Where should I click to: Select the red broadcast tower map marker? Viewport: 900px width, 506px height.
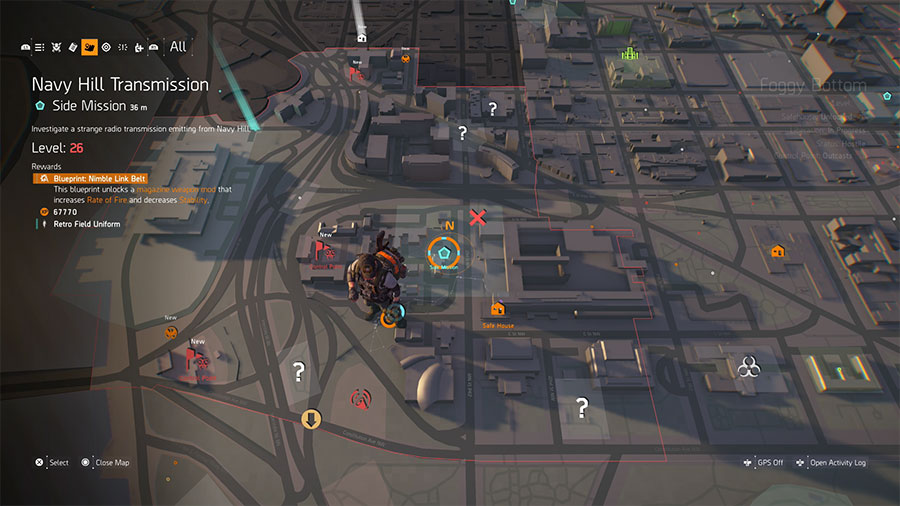pos(359,400)
